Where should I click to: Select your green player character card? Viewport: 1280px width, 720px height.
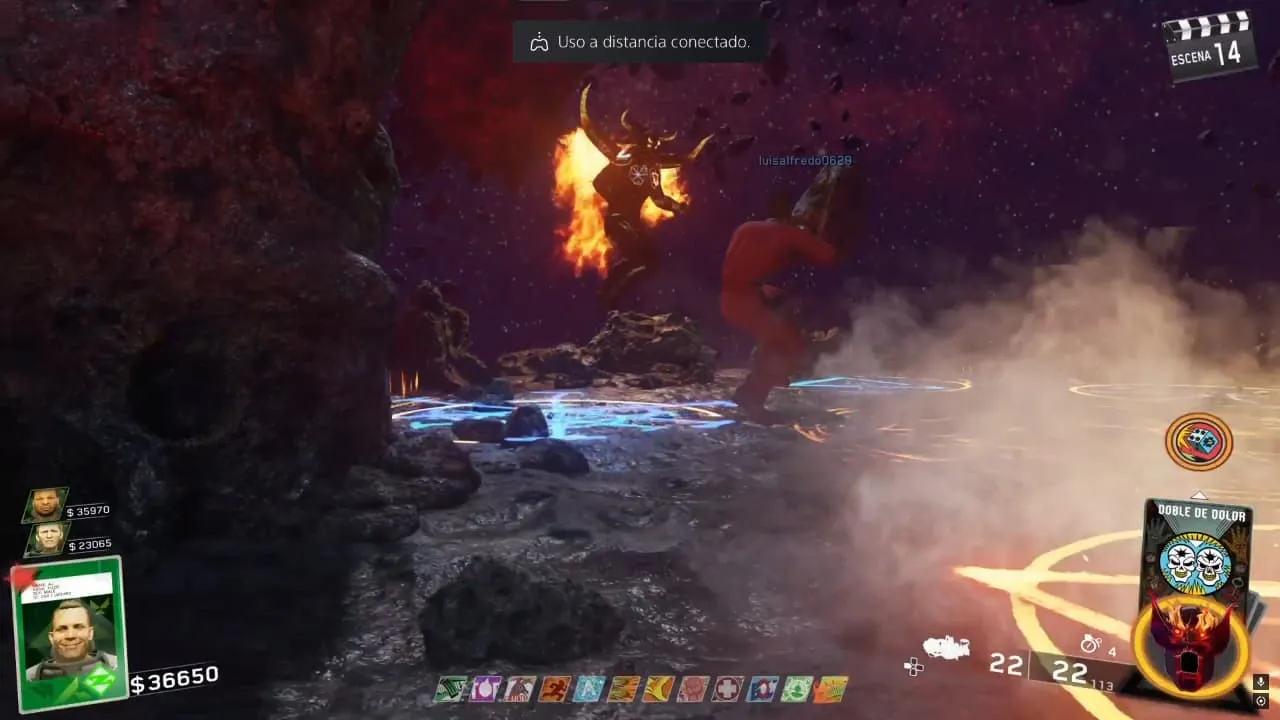coord(69,634)
